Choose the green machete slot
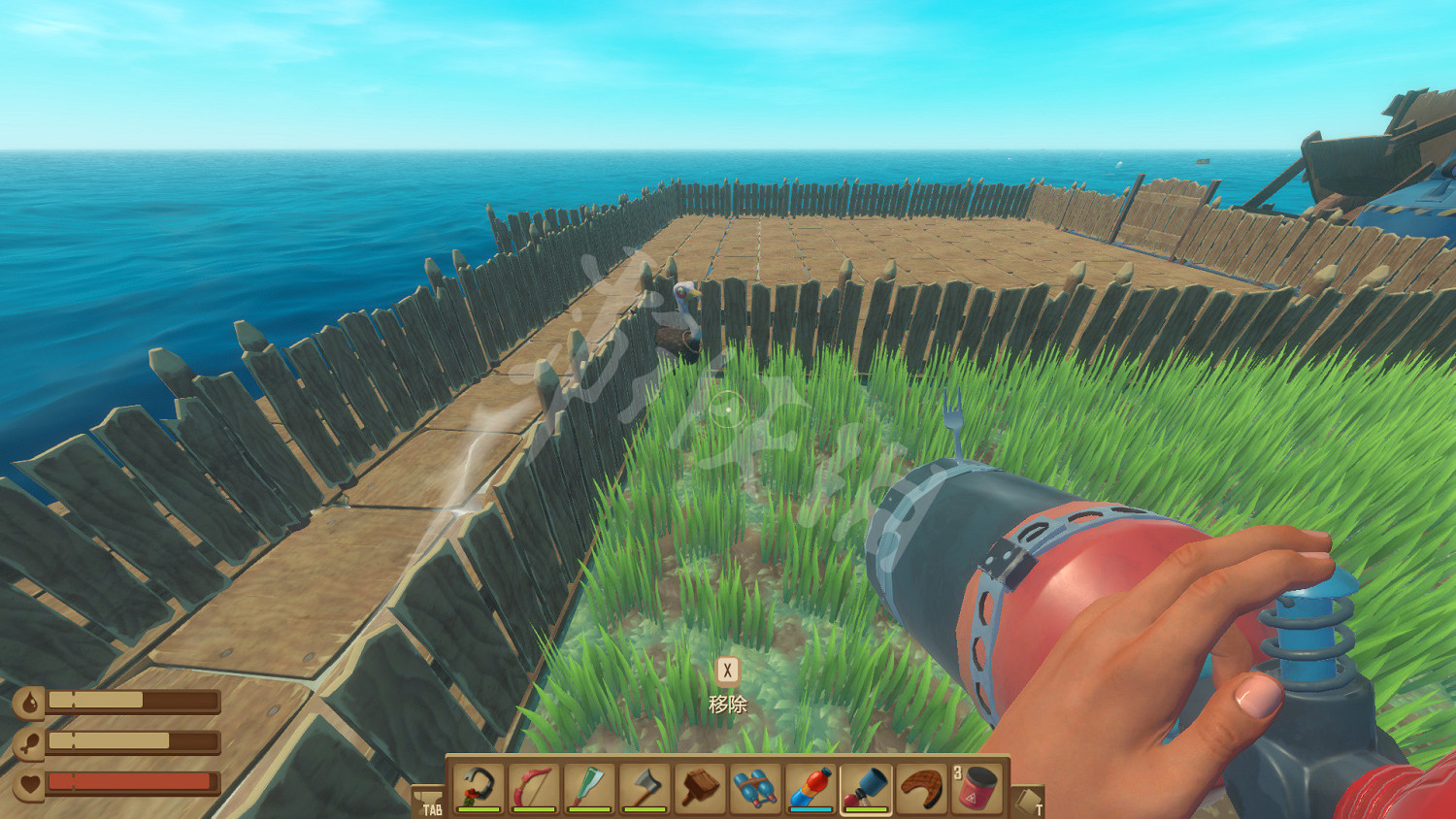 pos(589,787)
